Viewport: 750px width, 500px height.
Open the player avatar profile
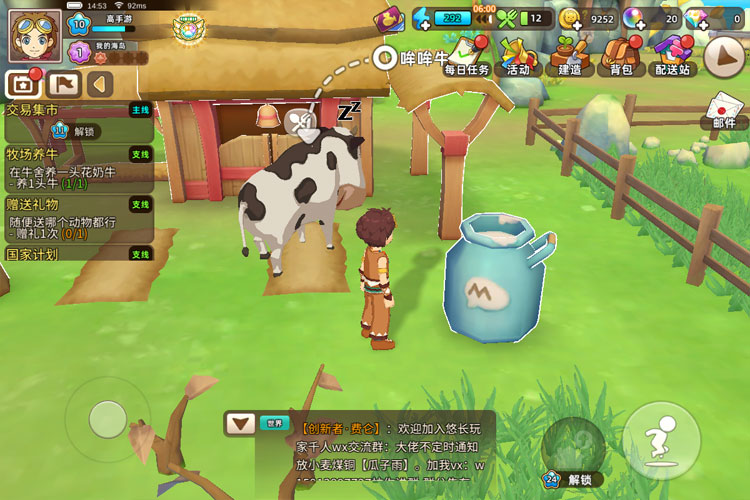[x=35, y=35]
